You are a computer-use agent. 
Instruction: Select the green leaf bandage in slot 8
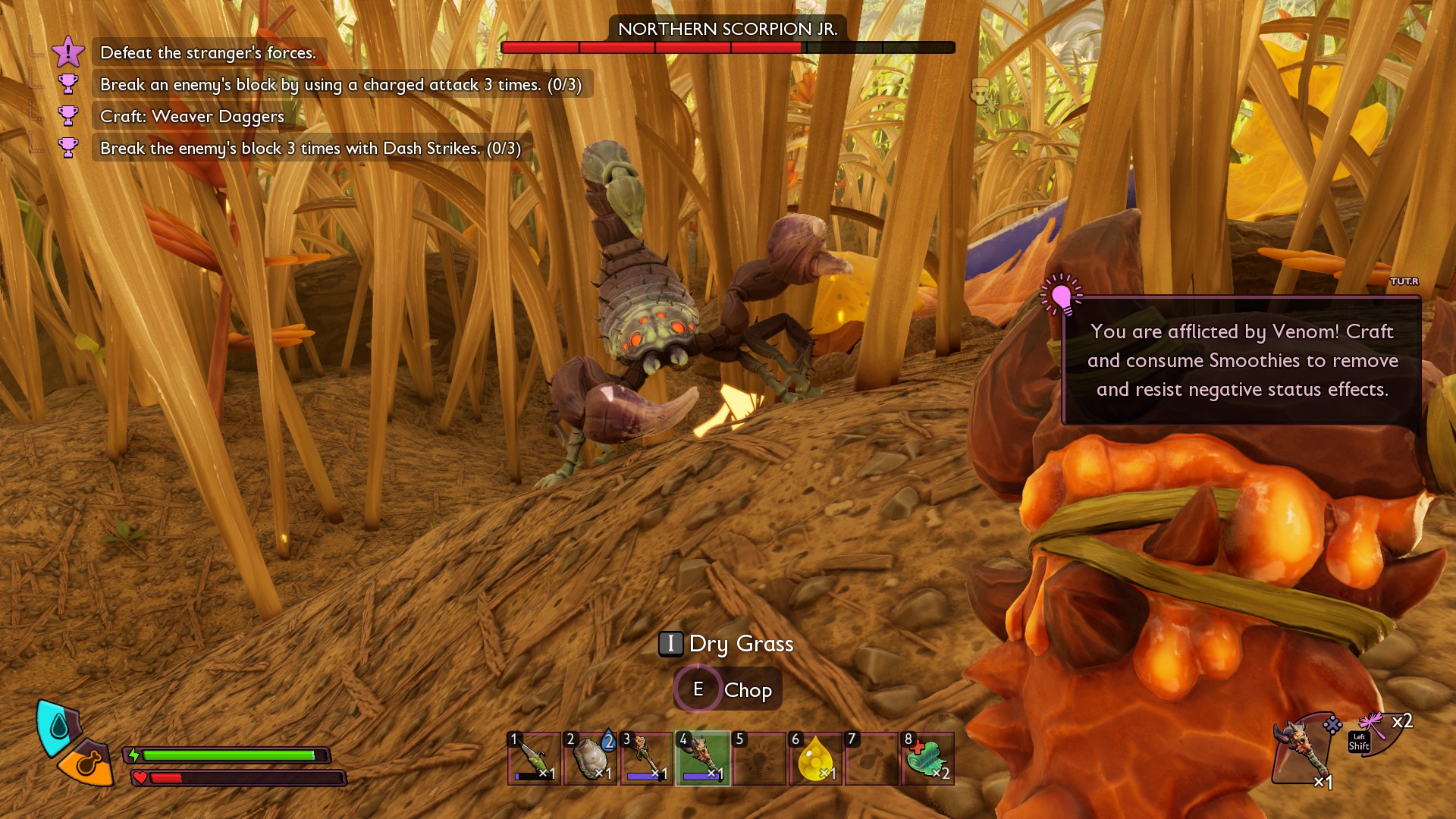click(x=927, y=758)
